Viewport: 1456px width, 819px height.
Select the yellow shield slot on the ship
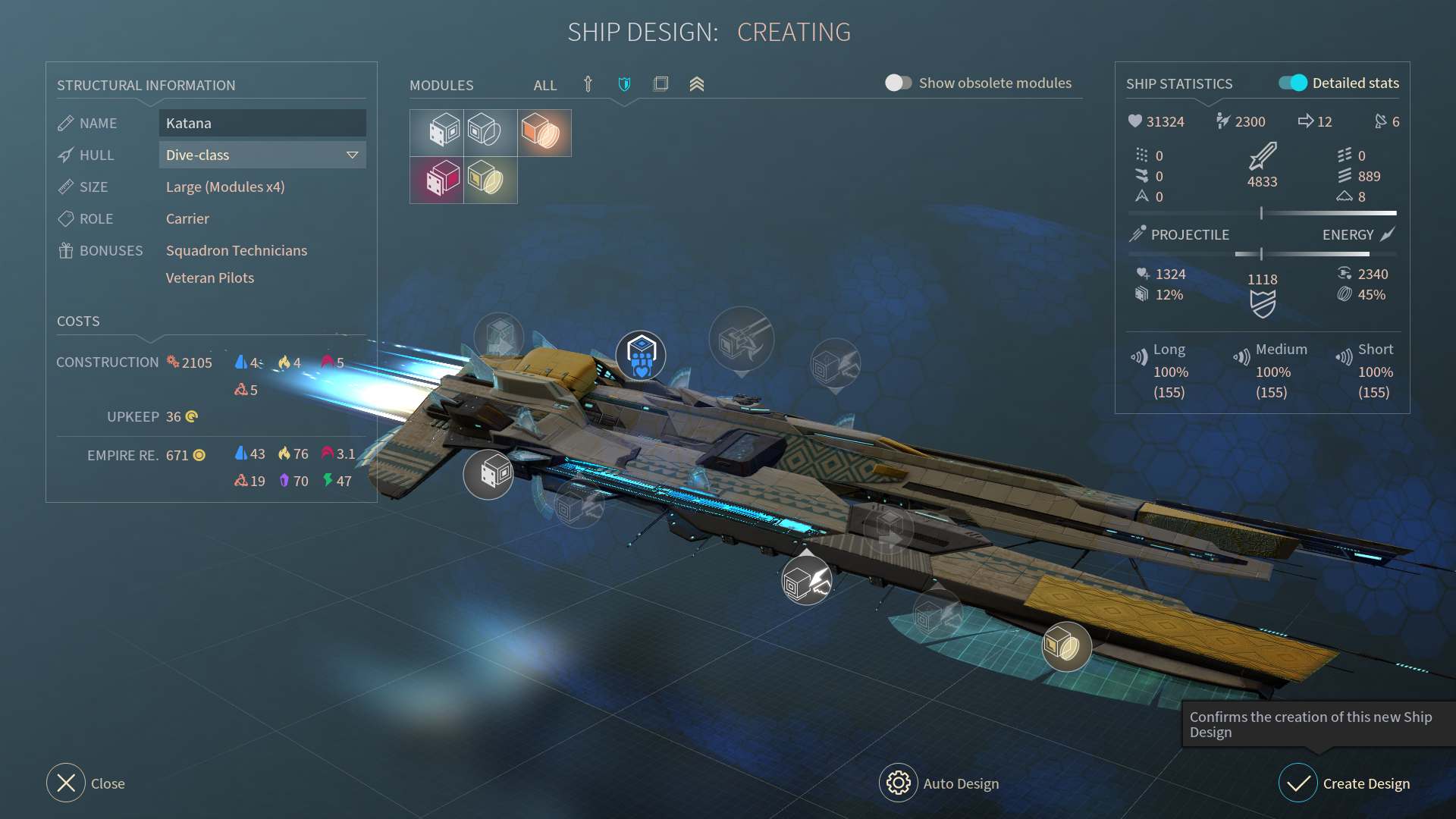pos(1066,647)
